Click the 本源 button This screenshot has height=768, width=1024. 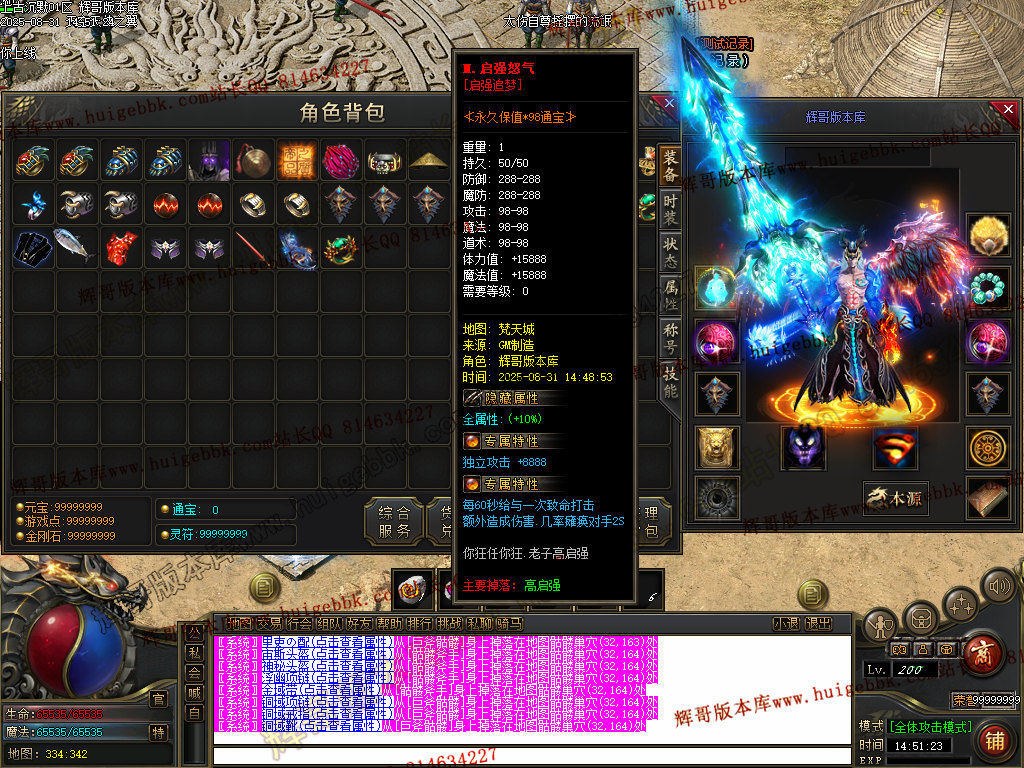pyautogui.click(x=896, y=498)
